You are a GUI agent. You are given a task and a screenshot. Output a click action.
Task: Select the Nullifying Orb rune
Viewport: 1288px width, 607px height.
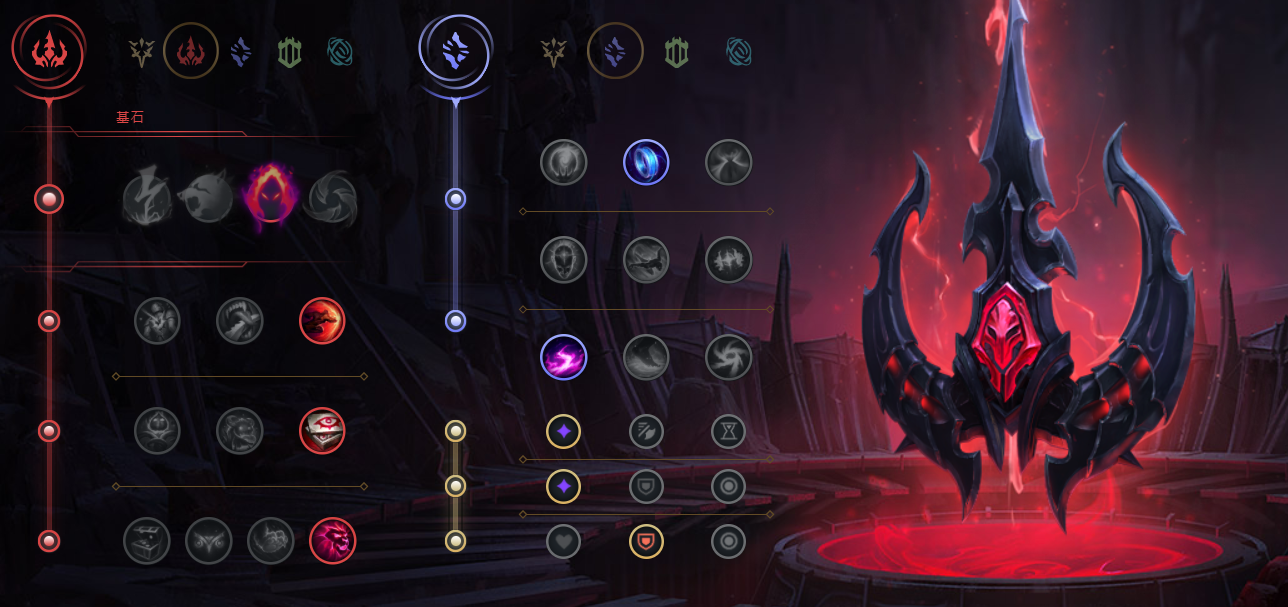click(564, 162)
